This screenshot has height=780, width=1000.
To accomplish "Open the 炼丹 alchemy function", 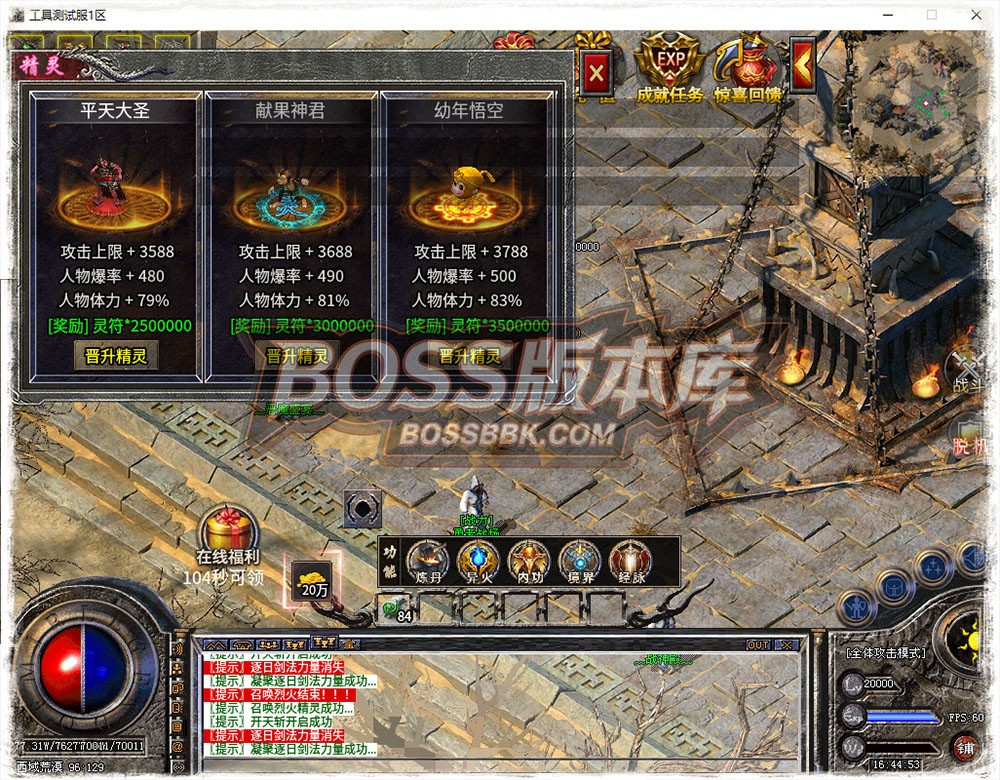I will pos(428,561).
